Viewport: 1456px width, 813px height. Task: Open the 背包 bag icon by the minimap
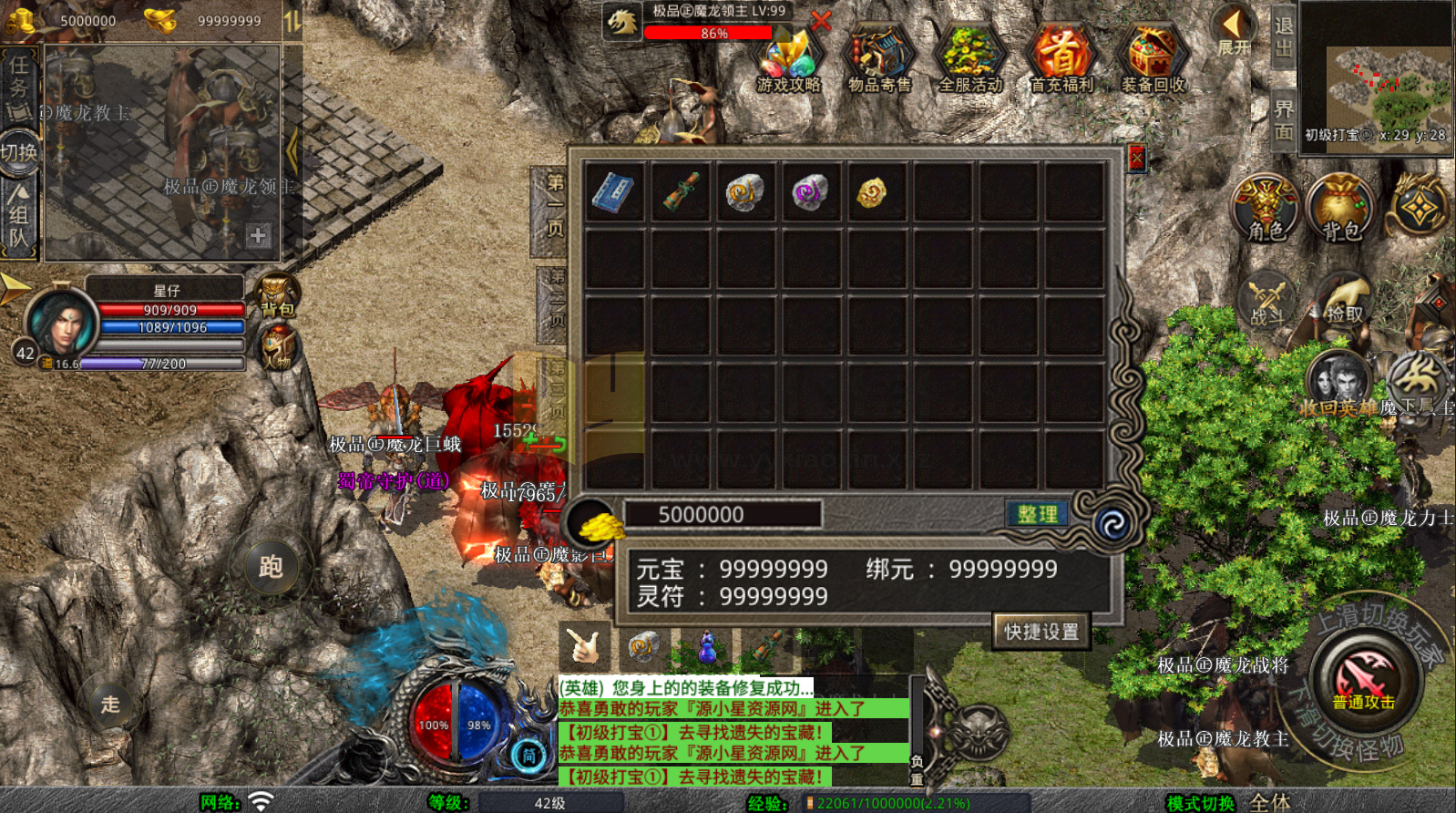[1340, 209]
